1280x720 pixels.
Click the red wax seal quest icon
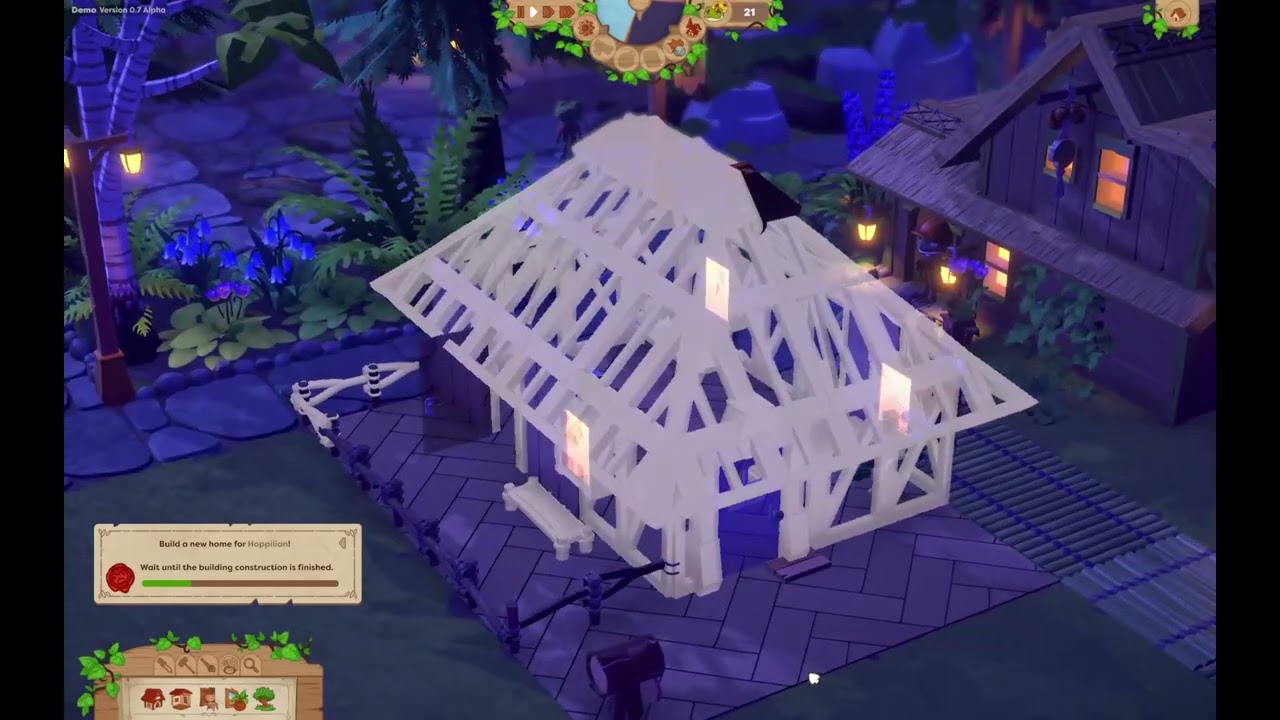coord(120,578)
